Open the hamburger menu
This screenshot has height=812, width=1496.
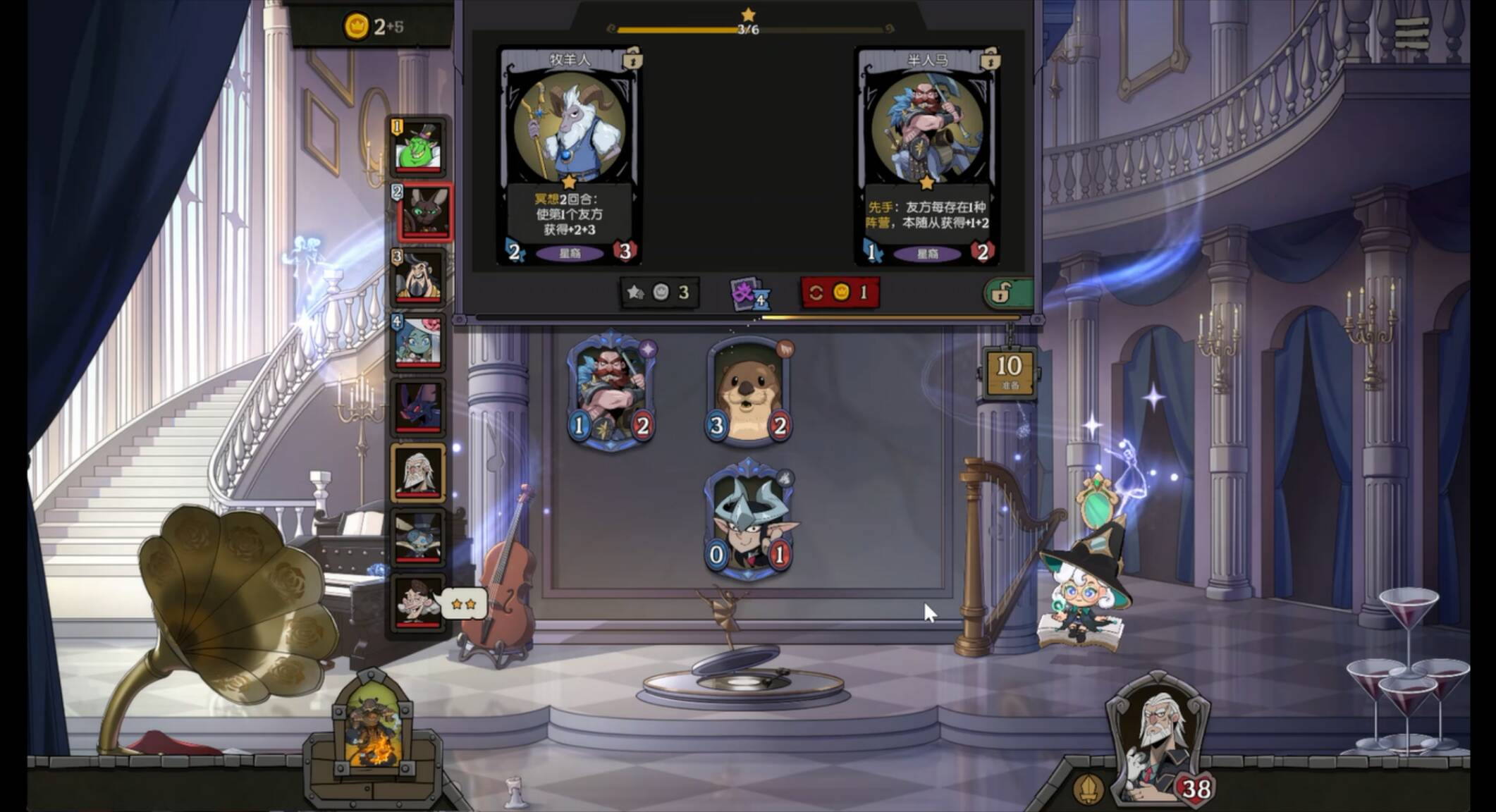pos(1411,32)
